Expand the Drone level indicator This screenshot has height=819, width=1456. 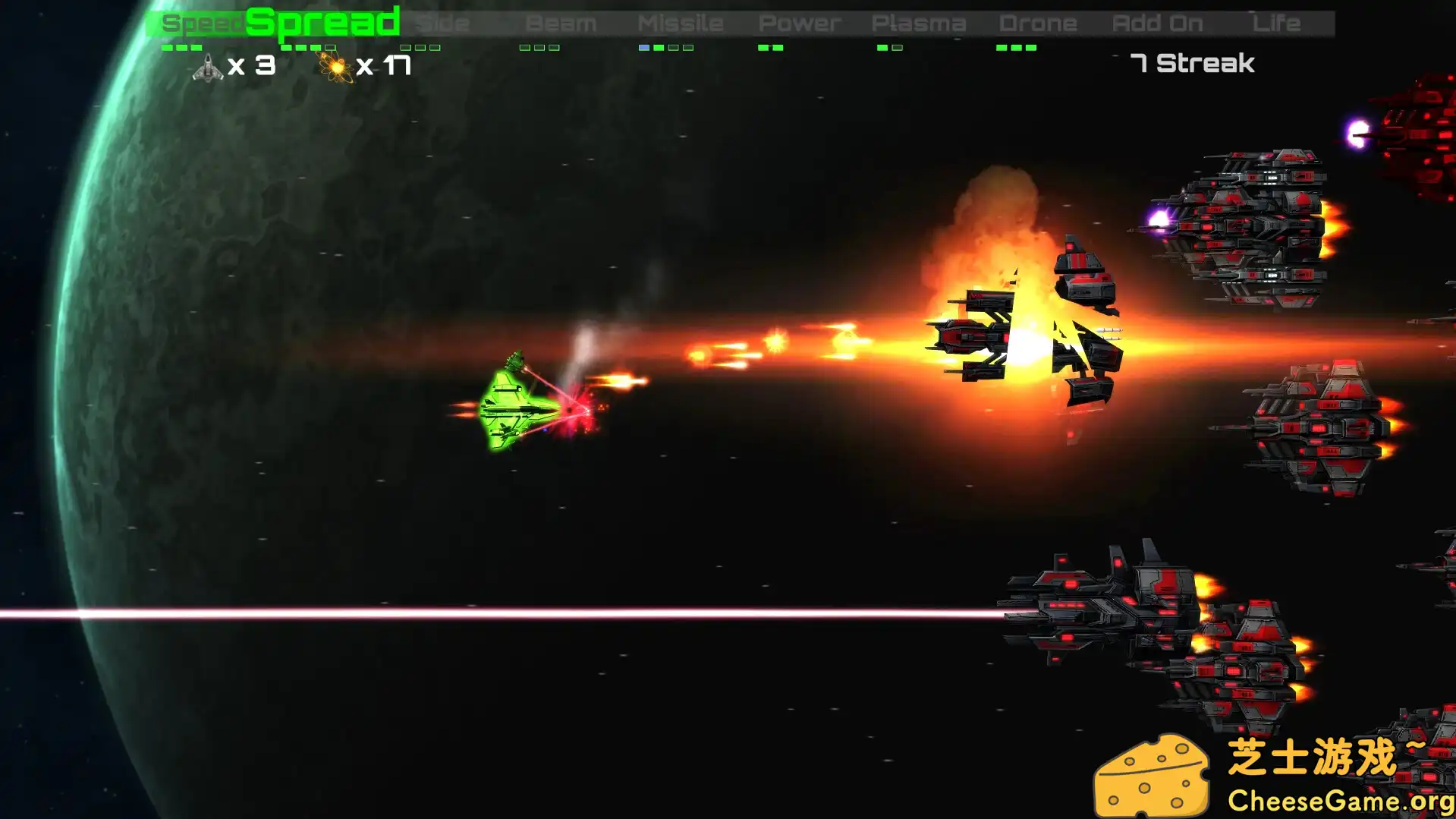(1017, 46)
